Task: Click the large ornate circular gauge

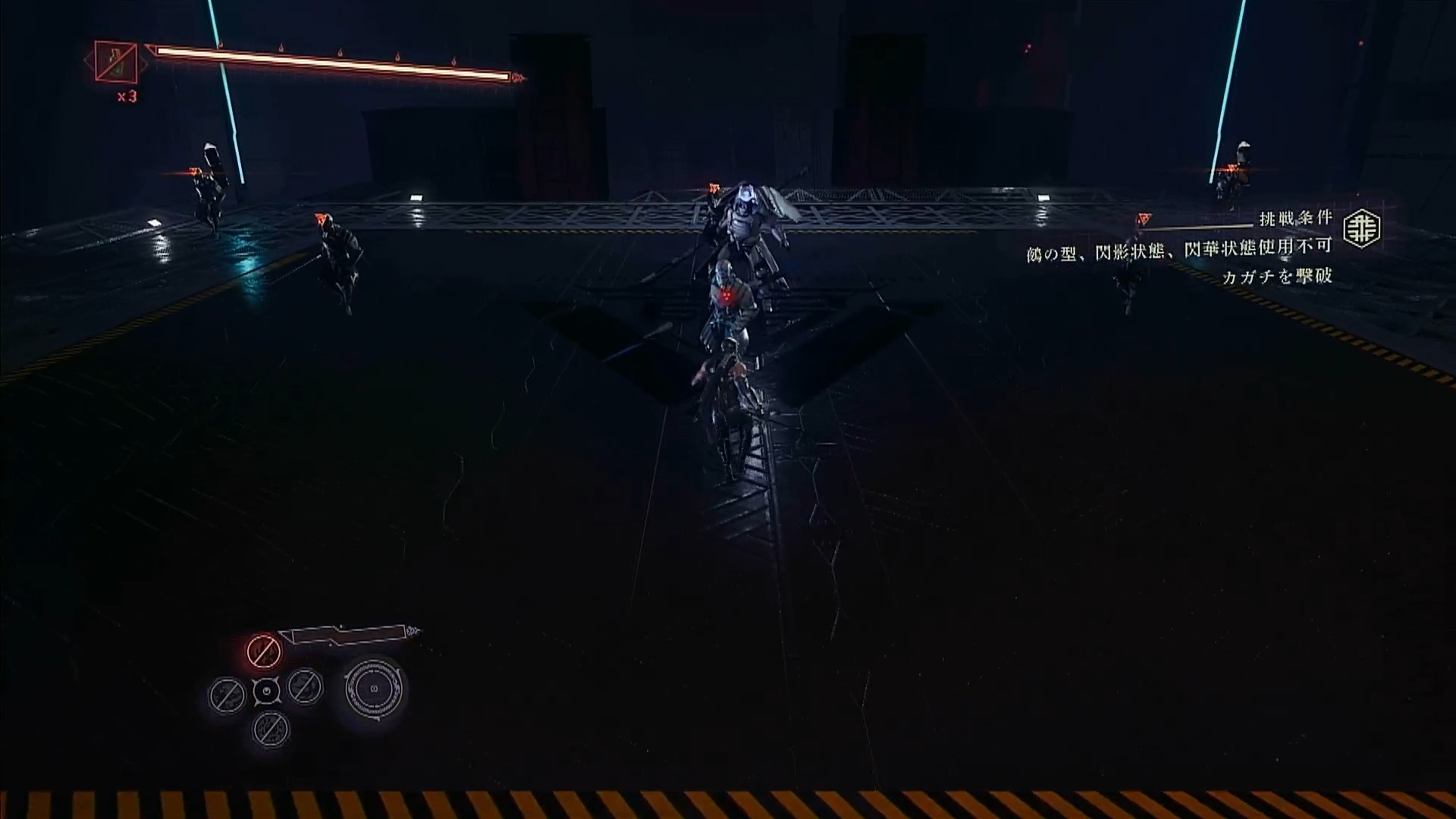Action: click(x=374, y=689)
